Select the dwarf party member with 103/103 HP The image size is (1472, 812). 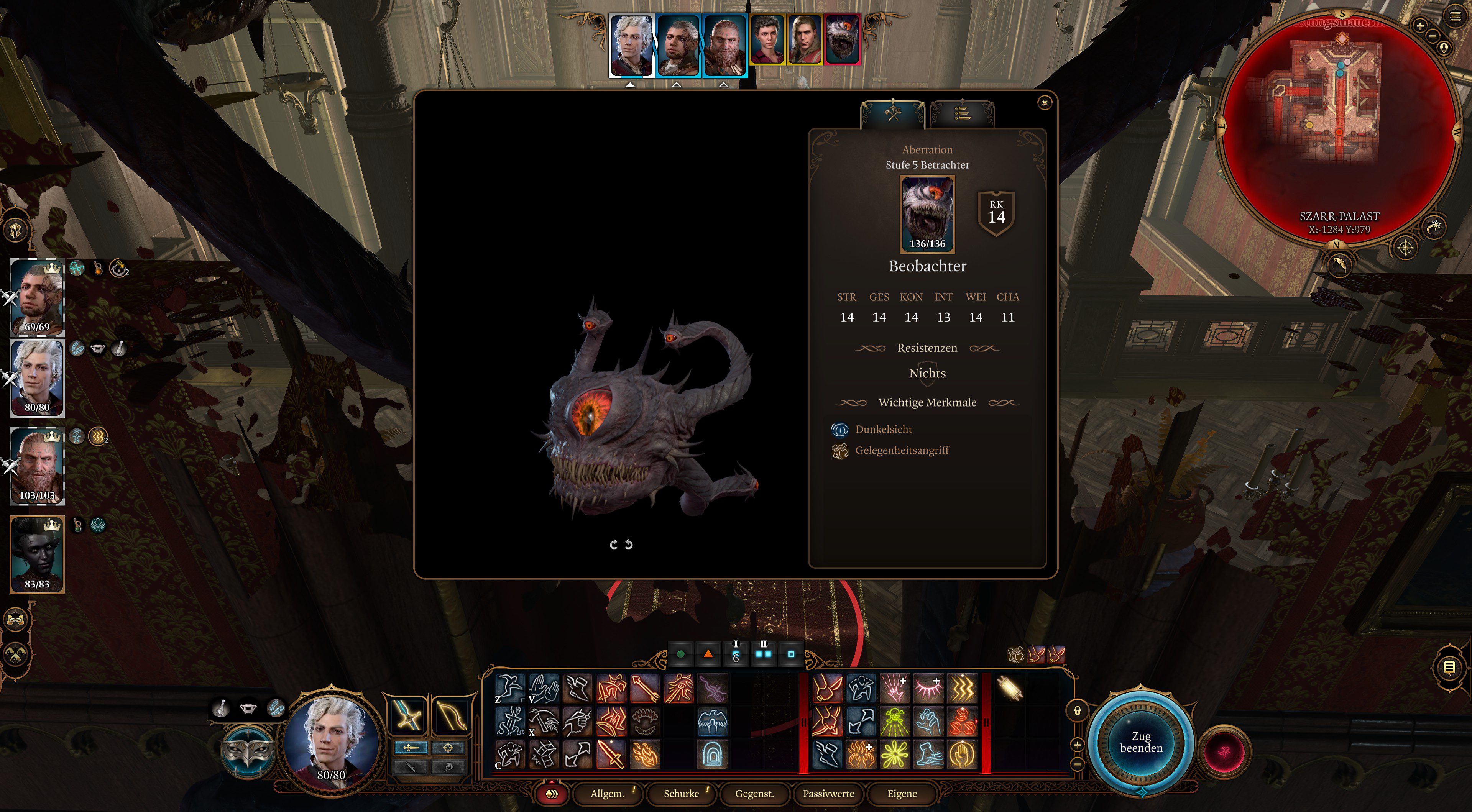[37, 466]
